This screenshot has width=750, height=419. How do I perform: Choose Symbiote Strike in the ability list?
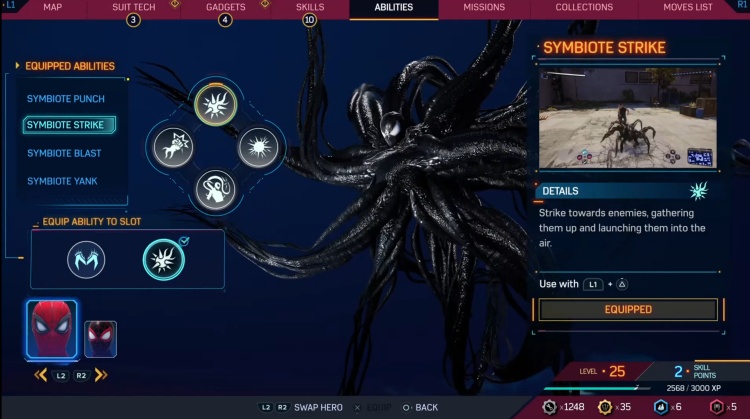(66, 125)
